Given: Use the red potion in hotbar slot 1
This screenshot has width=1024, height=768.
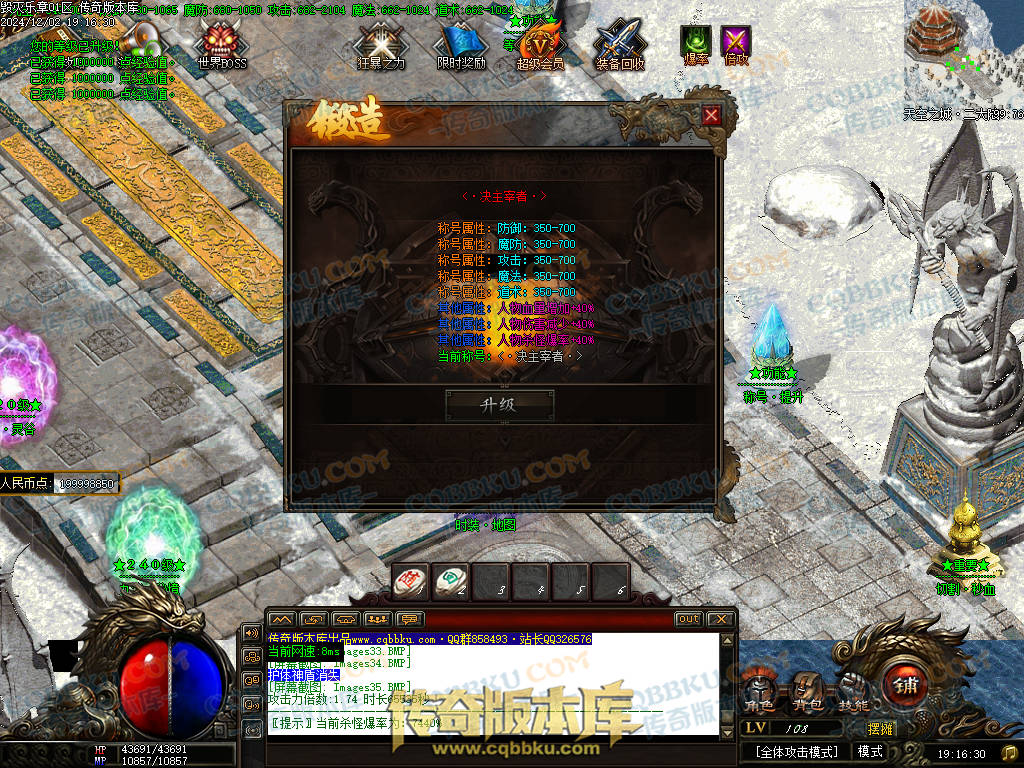Looking at the screenshot, I should [x=410, y=581].
